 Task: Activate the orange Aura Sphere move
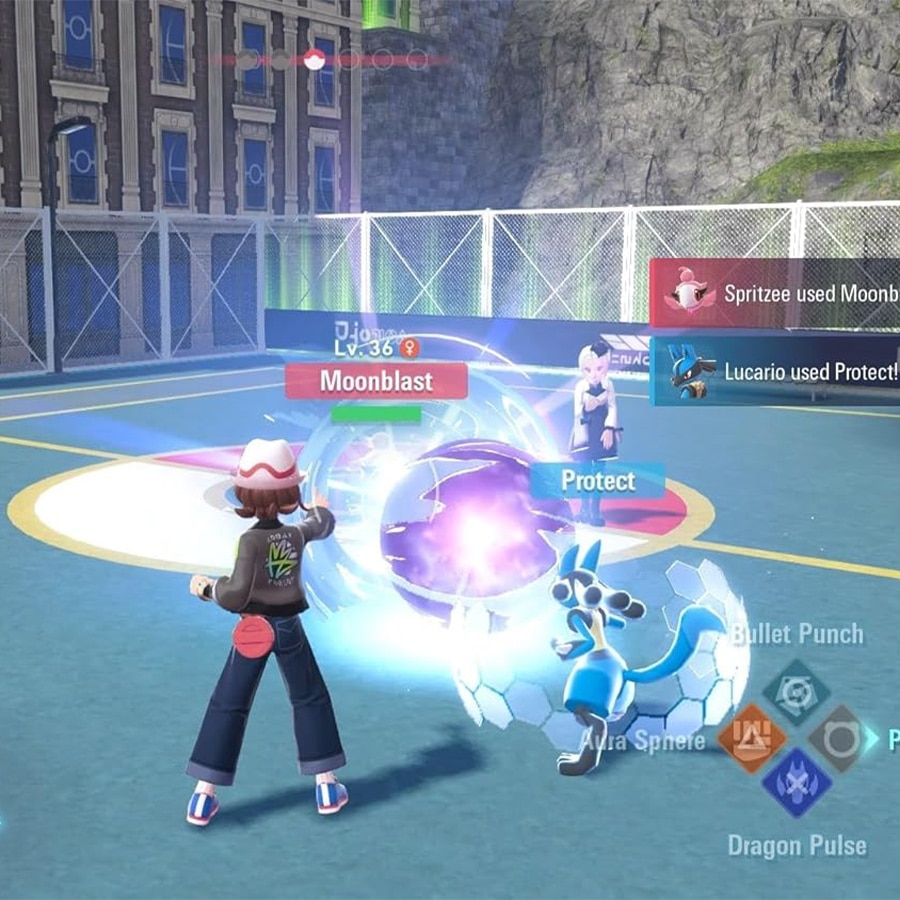point(751,738)
